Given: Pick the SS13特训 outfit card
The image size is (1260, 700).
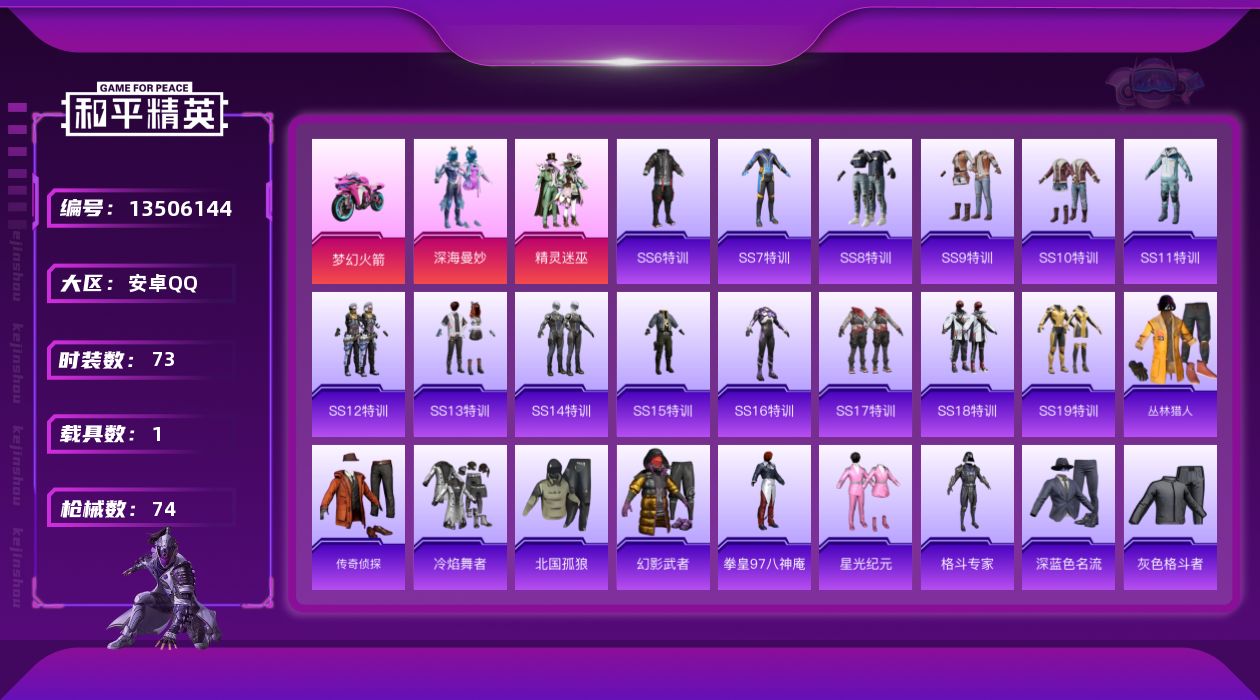Looking at the screenshot, I should [x=460, y=364].
